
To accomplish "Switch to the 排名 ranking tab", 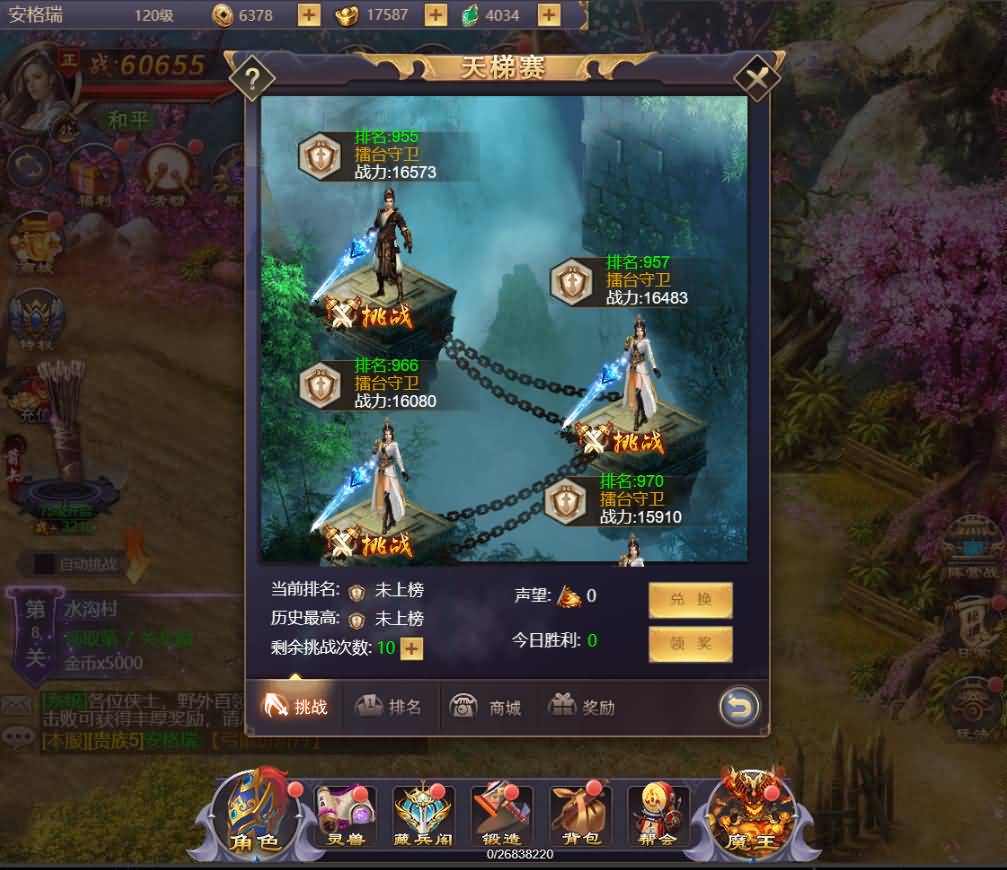I will point(391,707).
